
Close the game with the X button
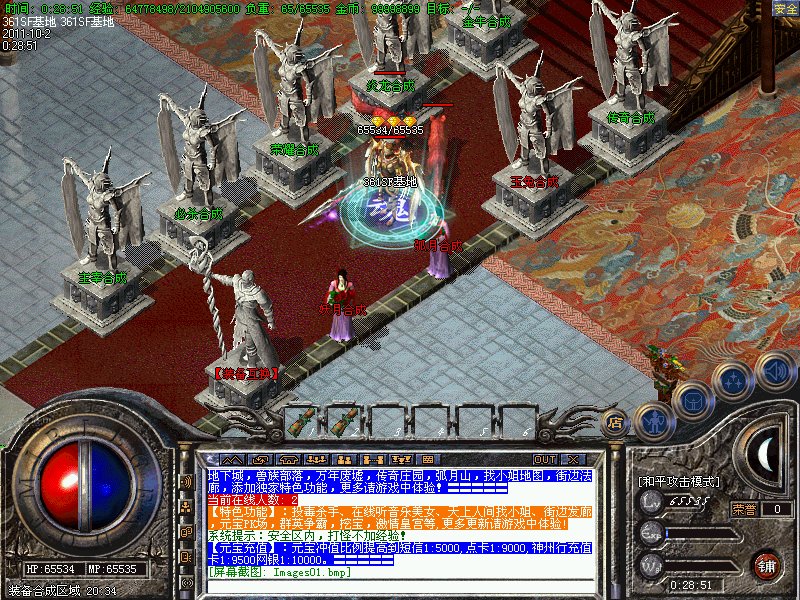[572, 459]
